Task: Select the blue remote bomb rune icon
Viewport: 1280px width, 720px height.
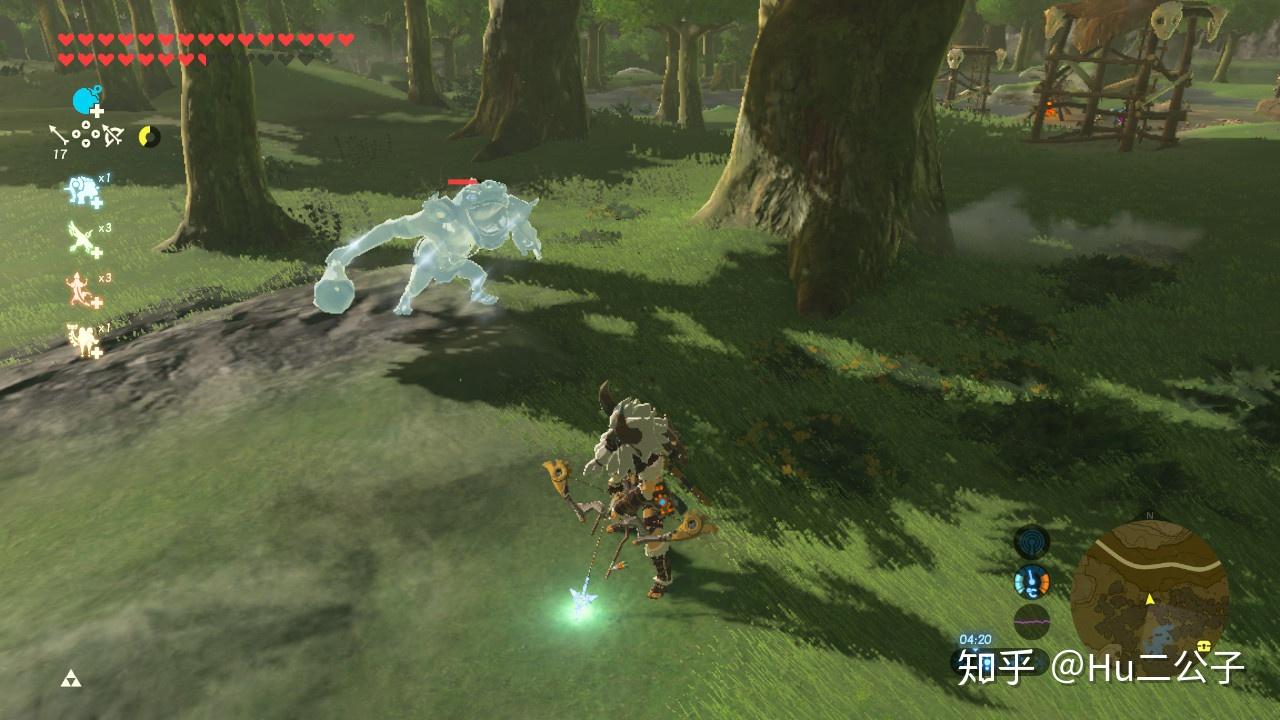Action: tap(87, 101)
